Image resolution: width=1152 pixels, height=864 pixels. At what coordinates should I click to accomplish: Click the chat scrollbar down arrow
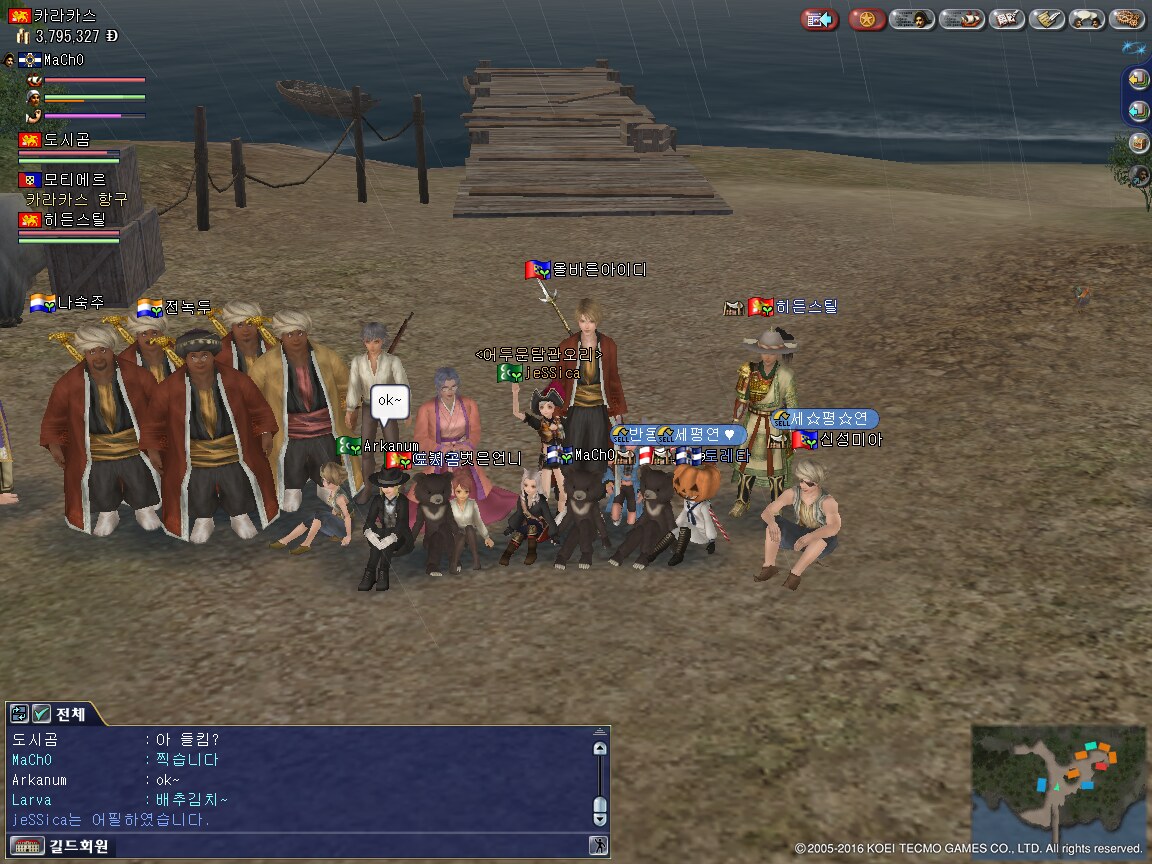click(x=599, y=817)
